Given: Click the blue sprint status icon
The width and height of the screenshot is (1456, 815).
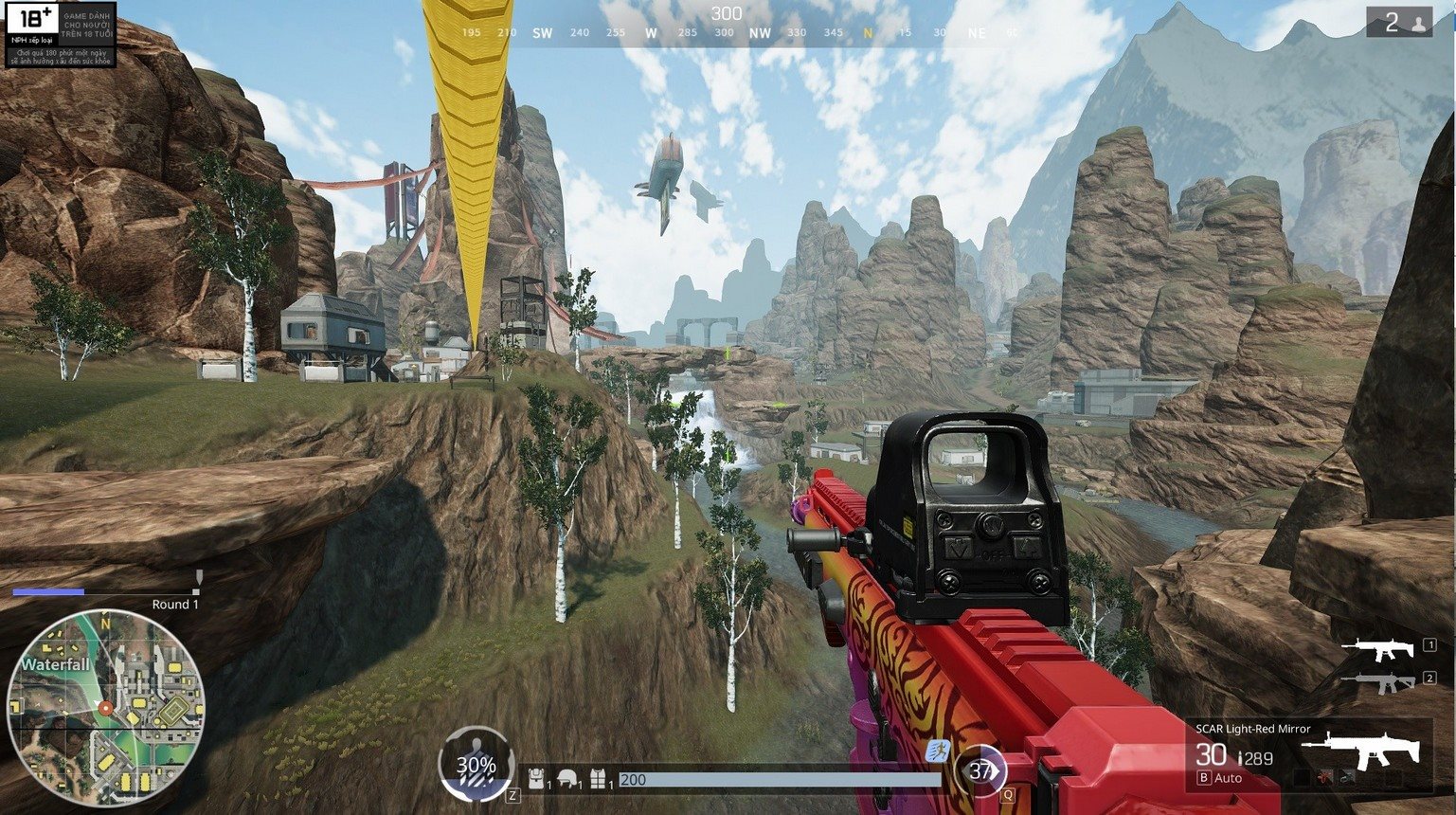Looking at the screenshot, I should pos(940,752).
